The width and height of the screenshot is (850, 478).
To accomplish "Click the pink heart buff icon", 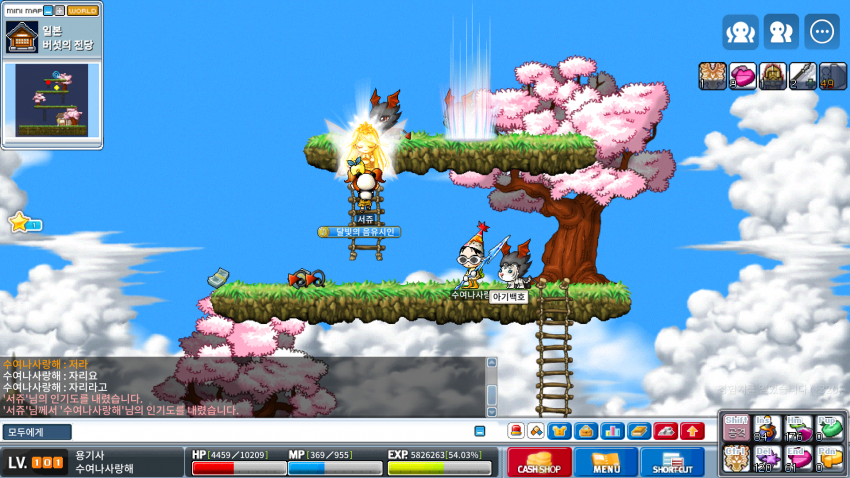I will pos(743,76).
